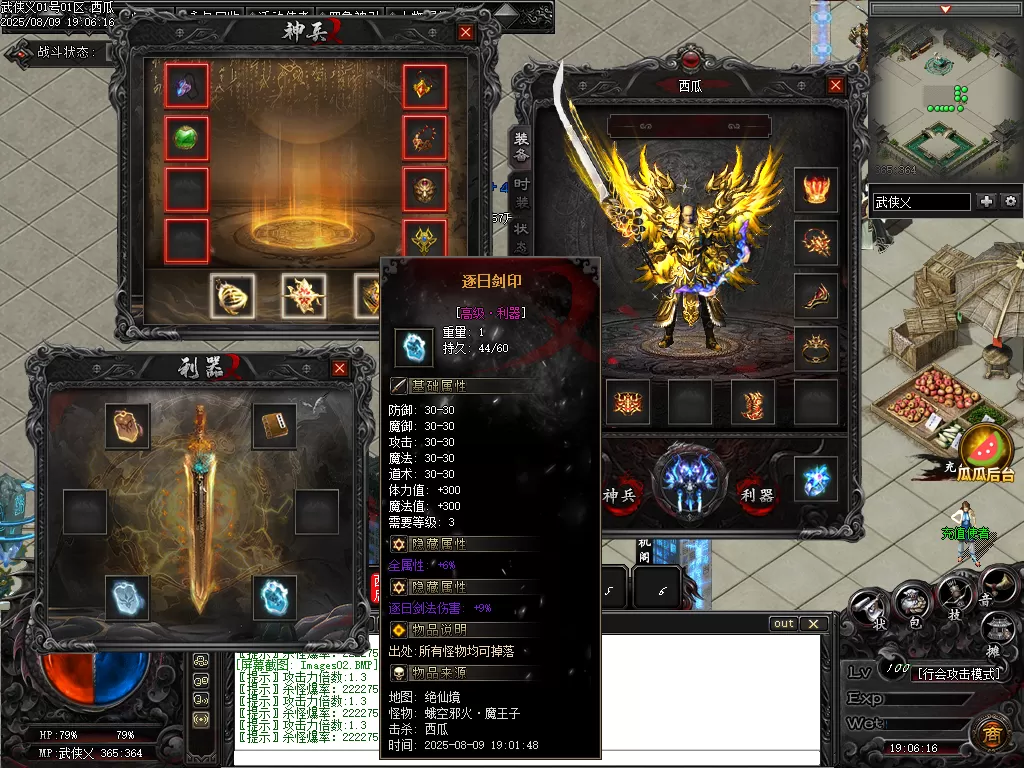Viewport: 1024px width, 768px height.
Task: Close the 神兵 divine weapon window
Action: (x=465, y=32)
